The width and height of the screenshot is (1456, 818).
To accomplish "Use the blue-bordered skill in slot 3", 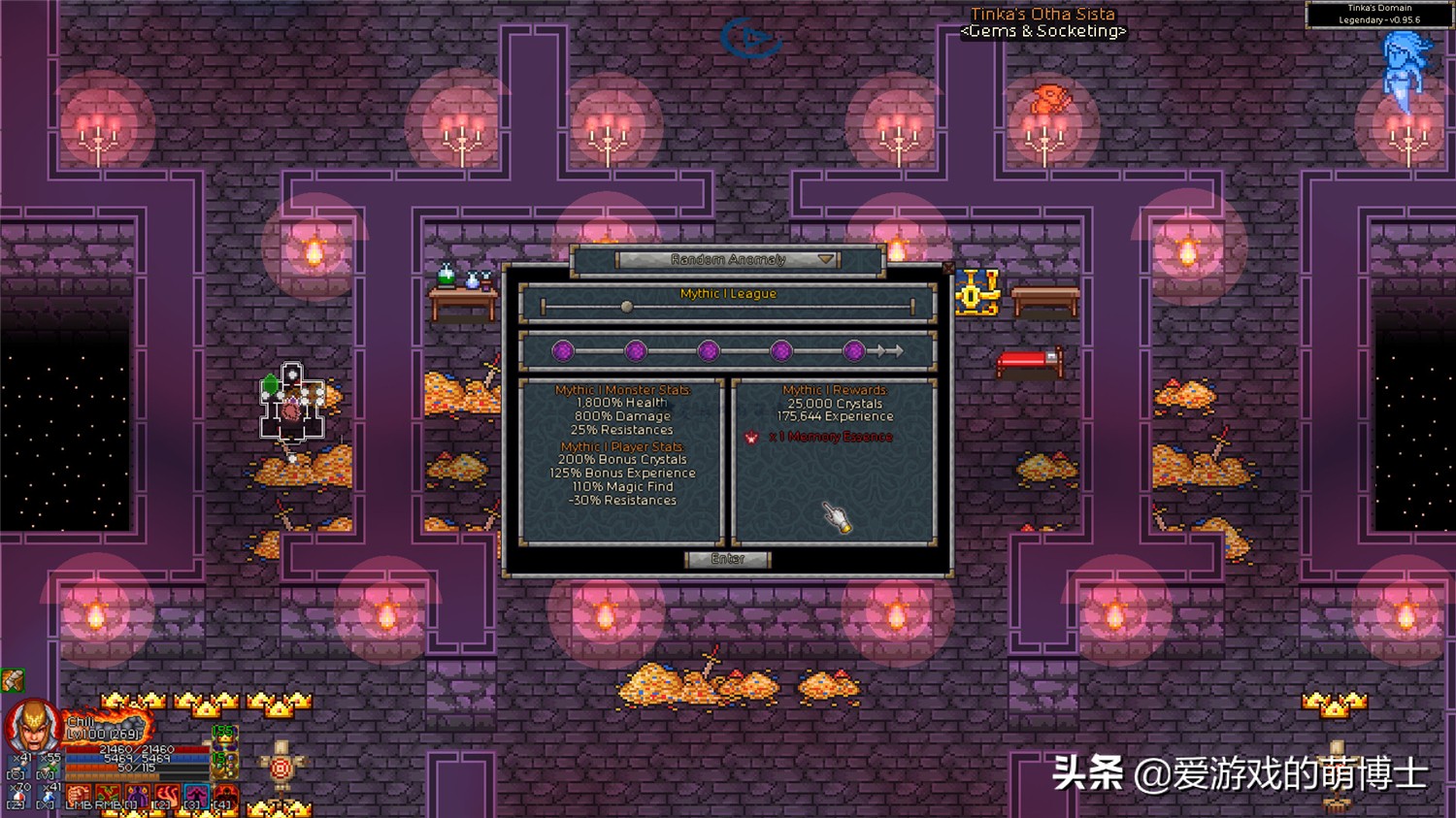I will pos(195,797).
